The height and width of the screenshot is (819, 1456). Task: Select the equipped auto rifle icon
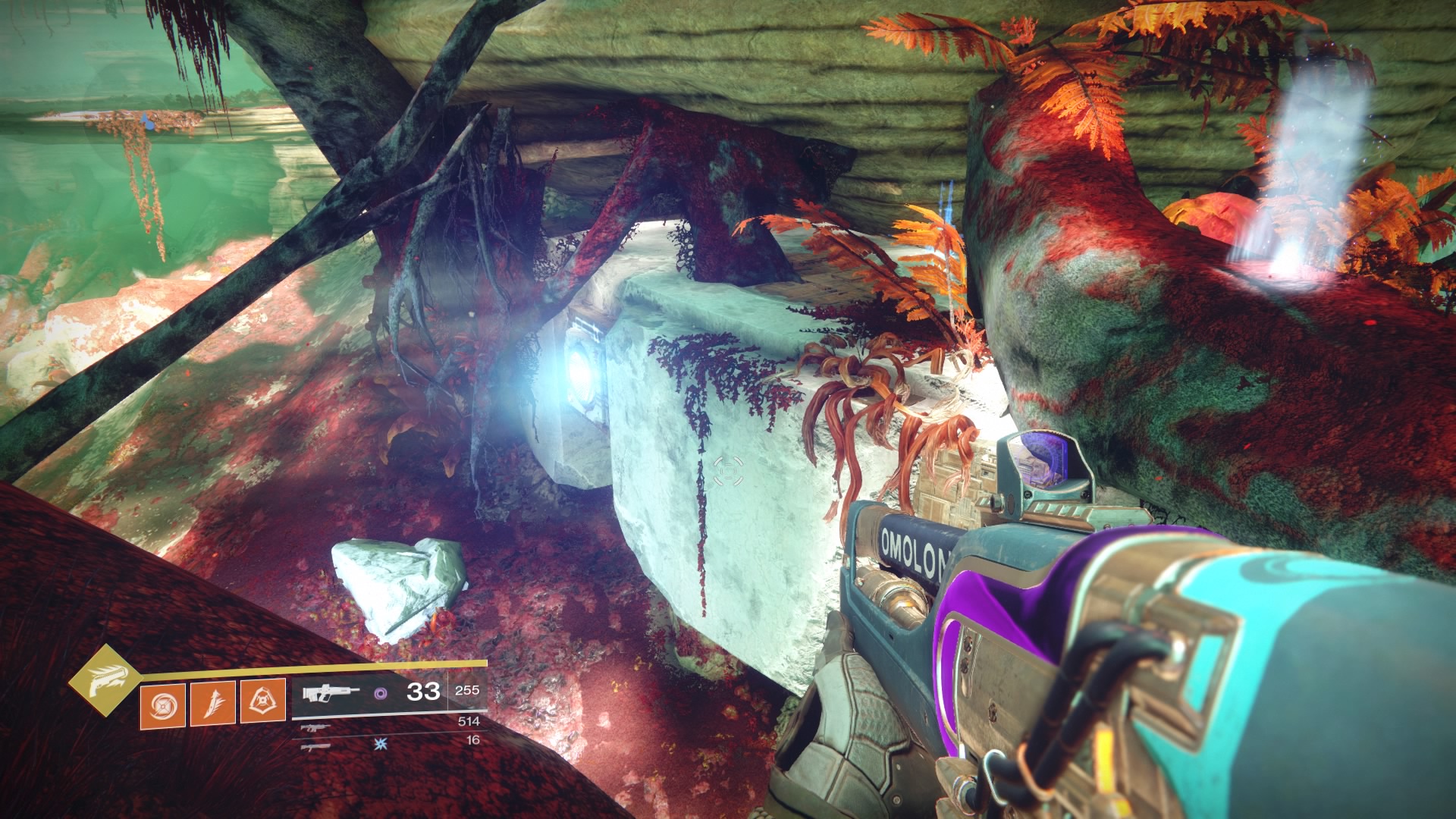click(331, 693)
